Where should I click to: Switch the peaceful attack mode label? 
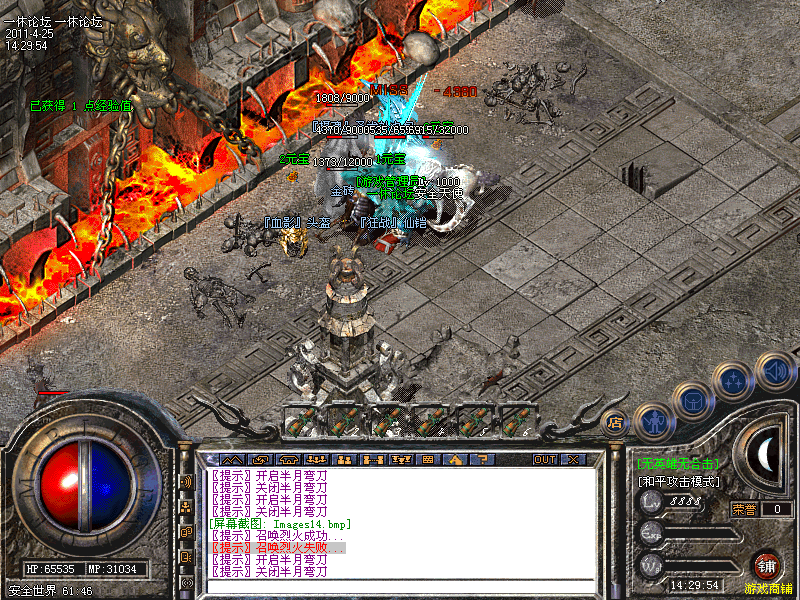(x=679, y=481)
